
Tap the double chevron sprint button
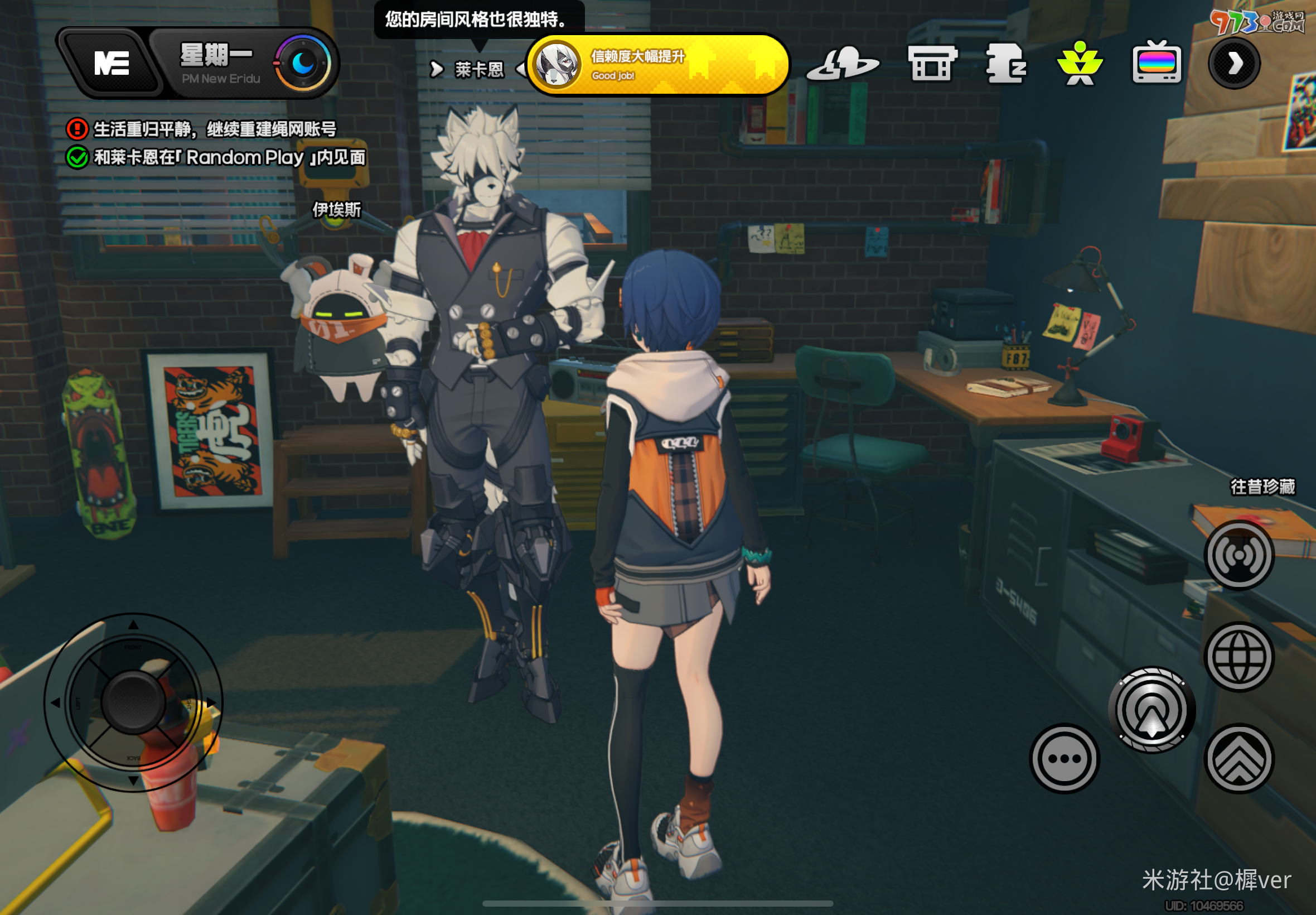point(1239,758)
